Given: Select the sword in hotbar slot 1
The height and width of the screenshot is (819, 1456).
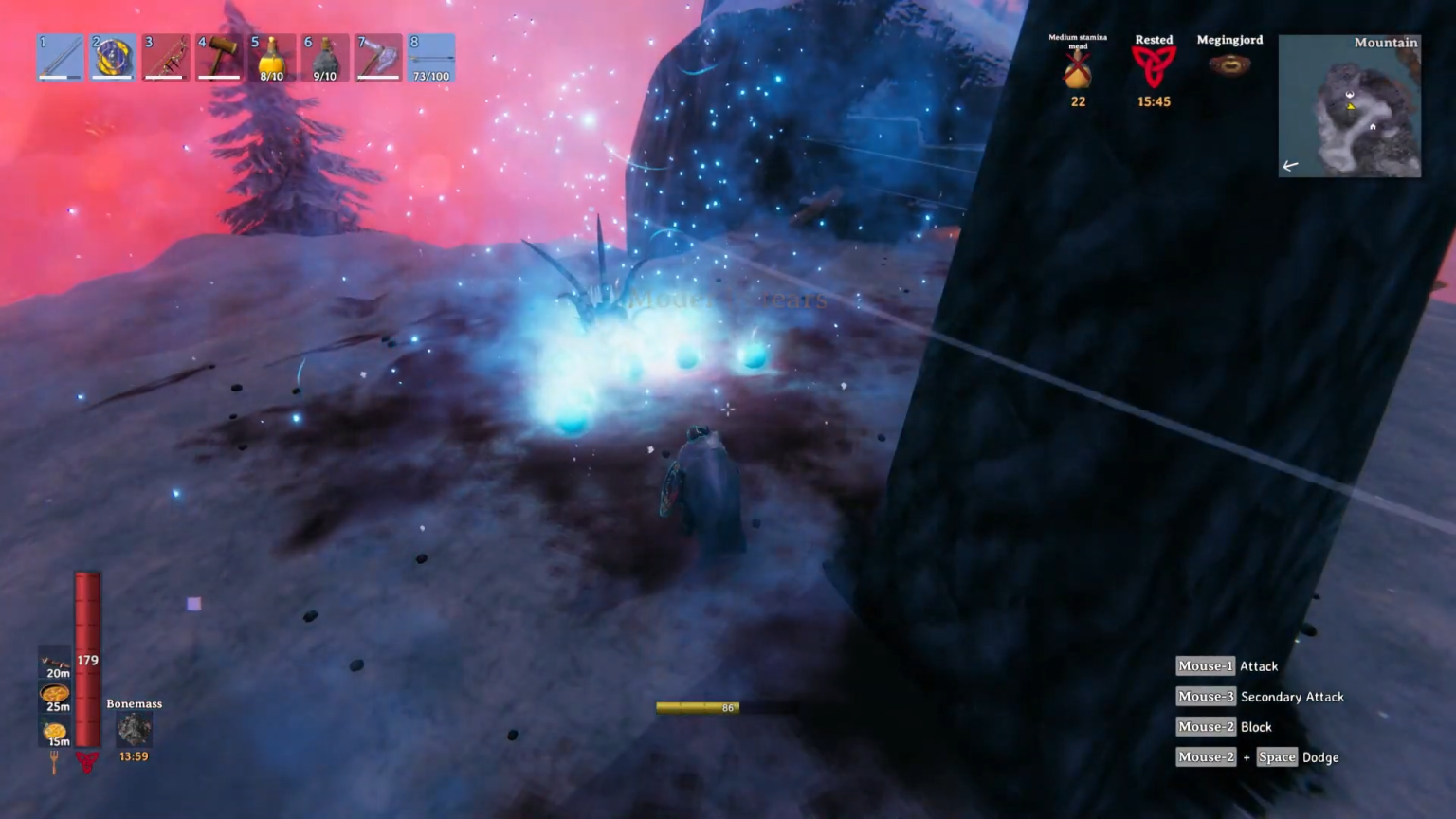Looking at the screenshot, I should 60,57.
